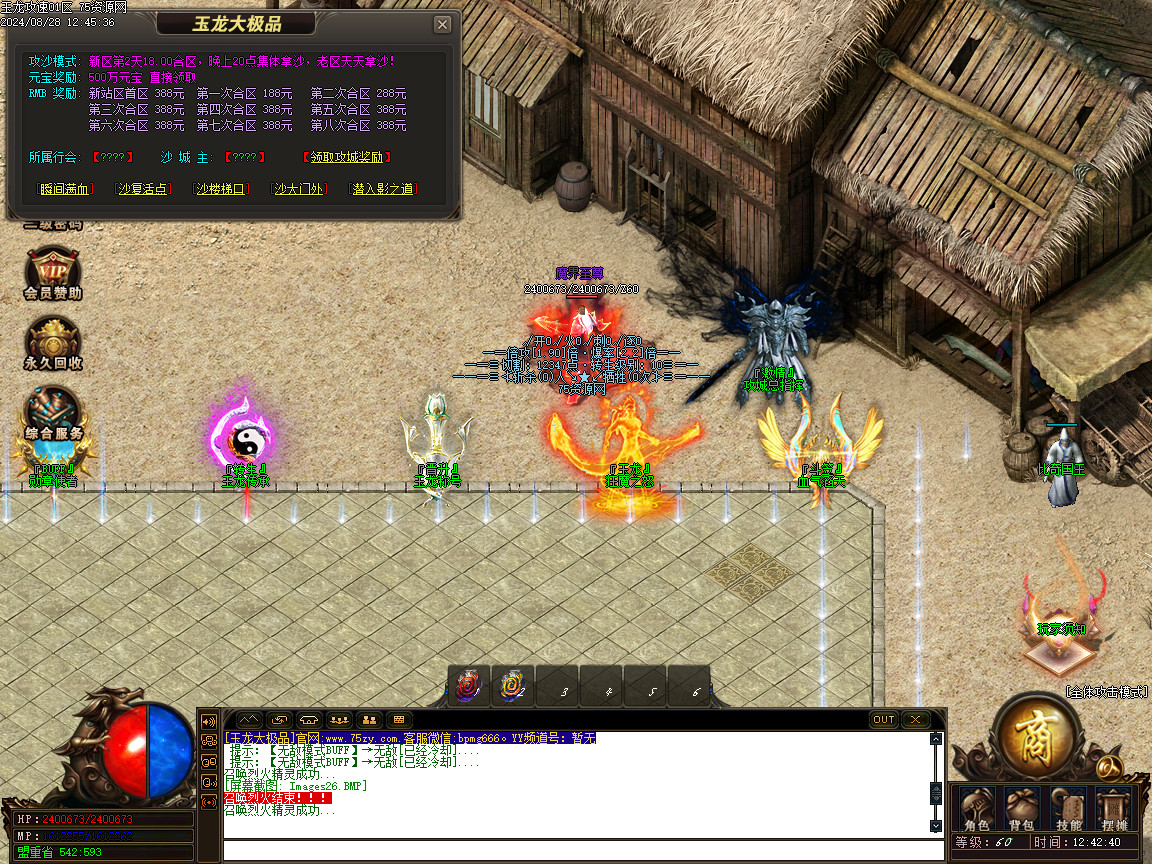Teleport to 沙楼梯口
1152x864 pixels.
(221, 188)
